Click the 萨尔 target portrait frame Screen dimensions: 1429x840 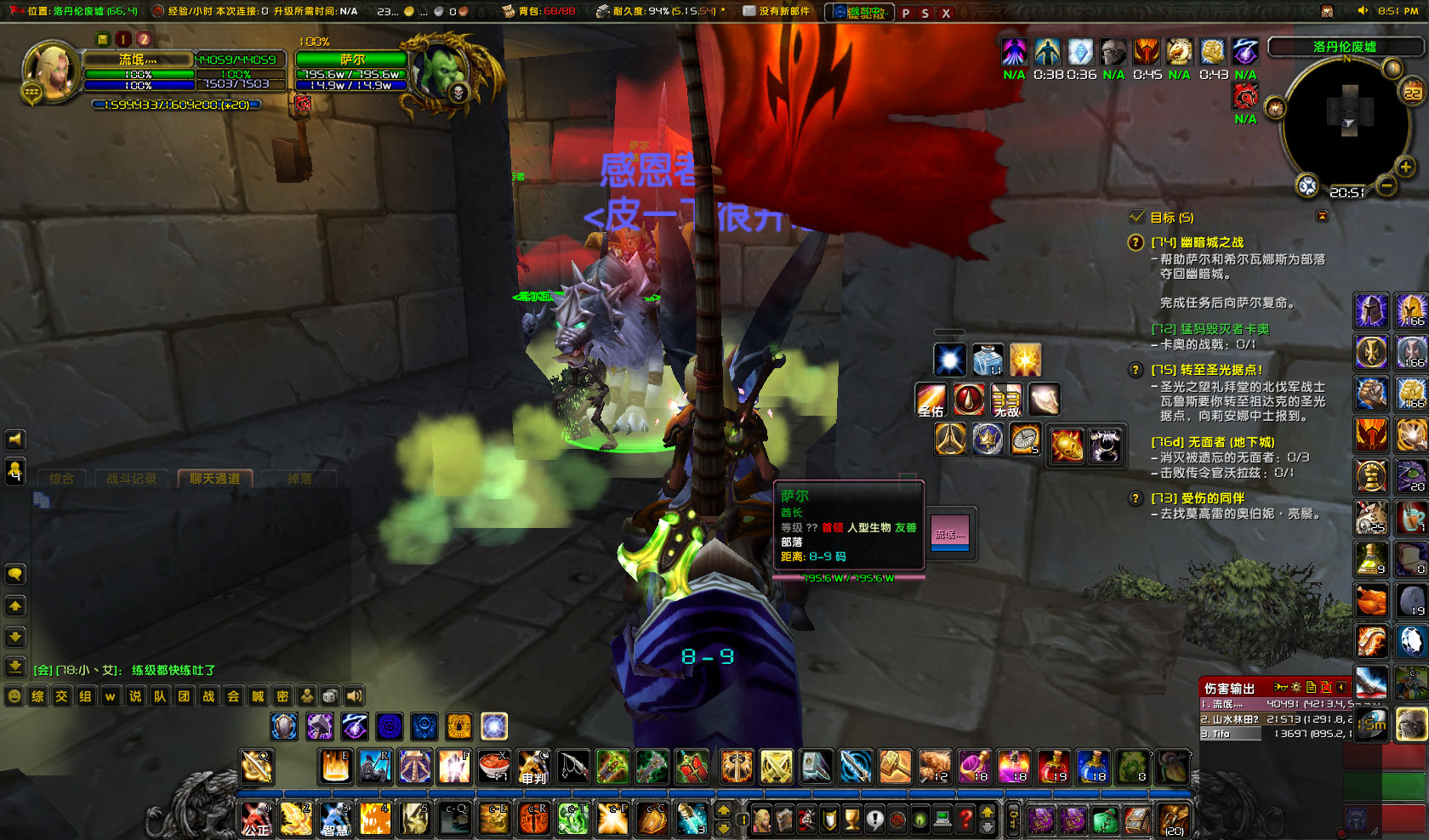(442, 70)
